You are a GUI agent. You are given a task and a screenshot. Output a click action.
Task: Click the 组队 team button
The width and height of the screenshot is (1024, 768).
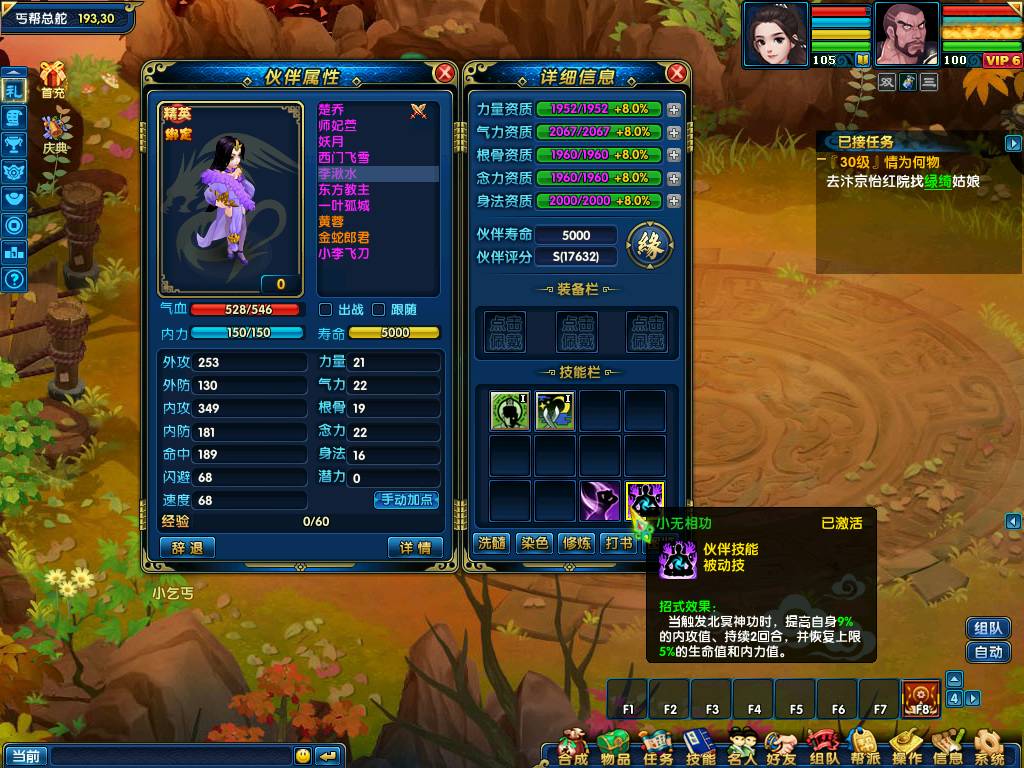[988, 628]
